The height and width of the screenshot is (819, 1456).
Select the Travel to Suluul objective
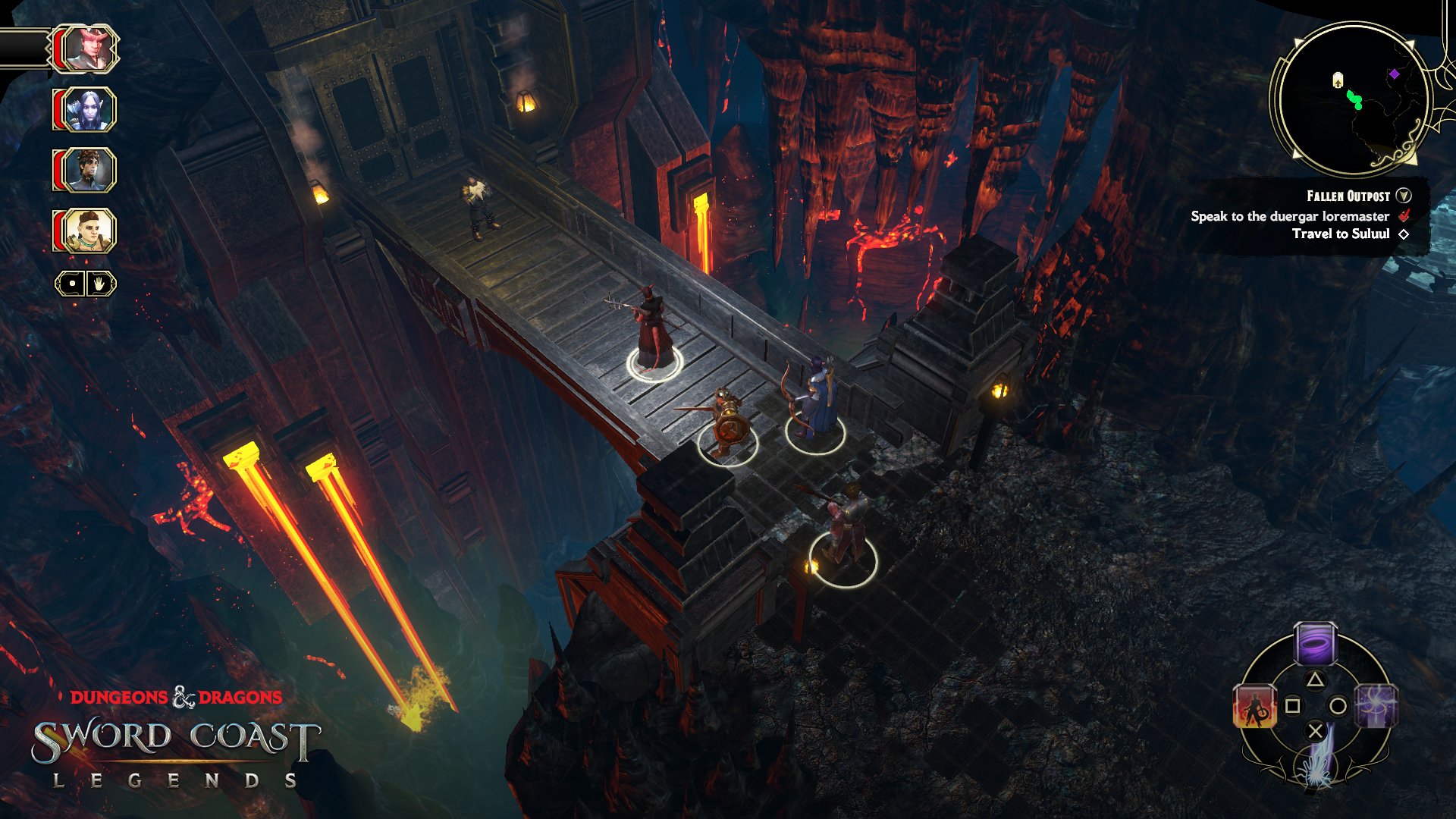pyautogui.click(x=1340, y=234)
